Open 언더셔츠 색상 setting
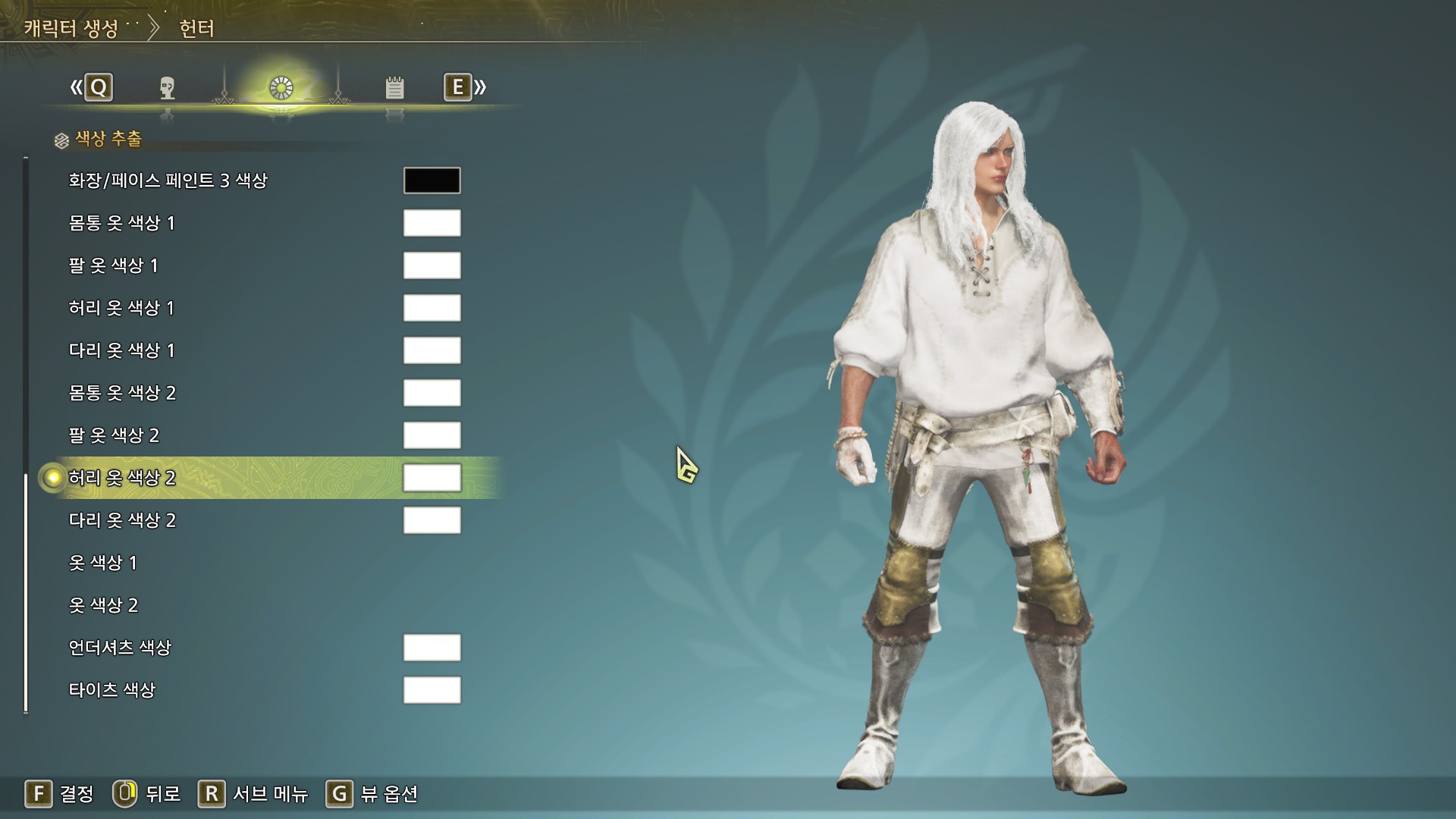 120,648
